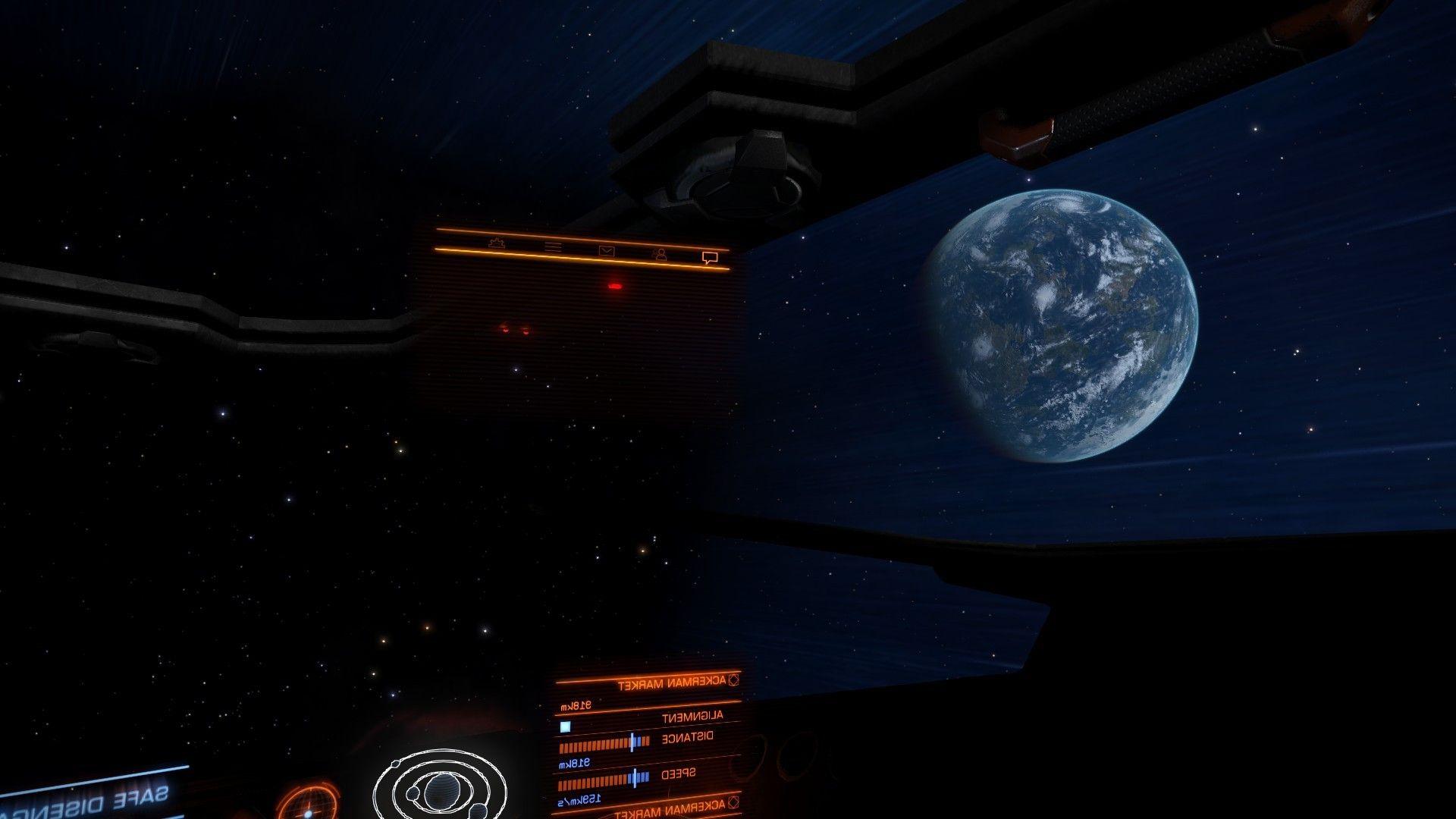This screenshot has width=1456, height=819.
Task: Switch to the speech bubble chat tab
Action: [x=710, y=258]
